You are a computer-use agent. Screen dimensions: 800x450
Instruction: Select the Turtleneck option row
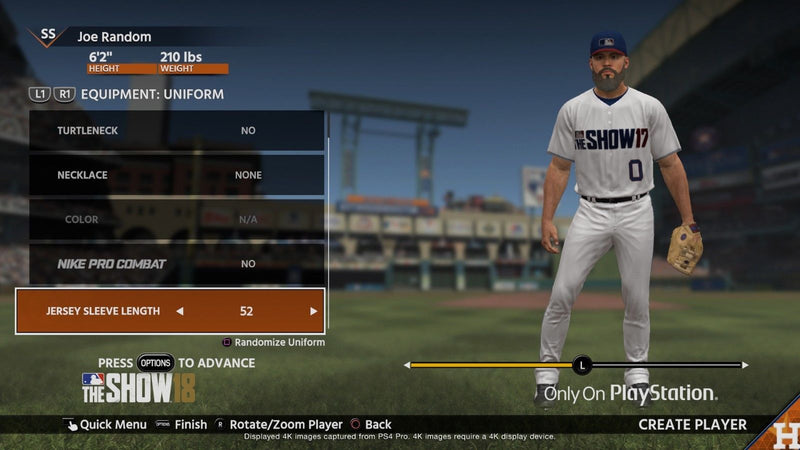[x=170, y=131]
